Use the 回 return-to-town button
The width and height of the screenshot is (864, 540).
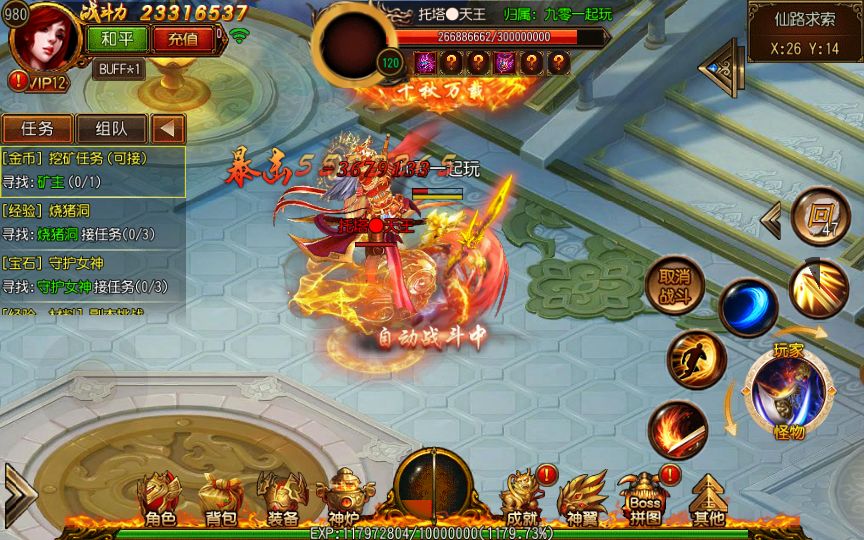pyautogui.click(x=820, y=215)
